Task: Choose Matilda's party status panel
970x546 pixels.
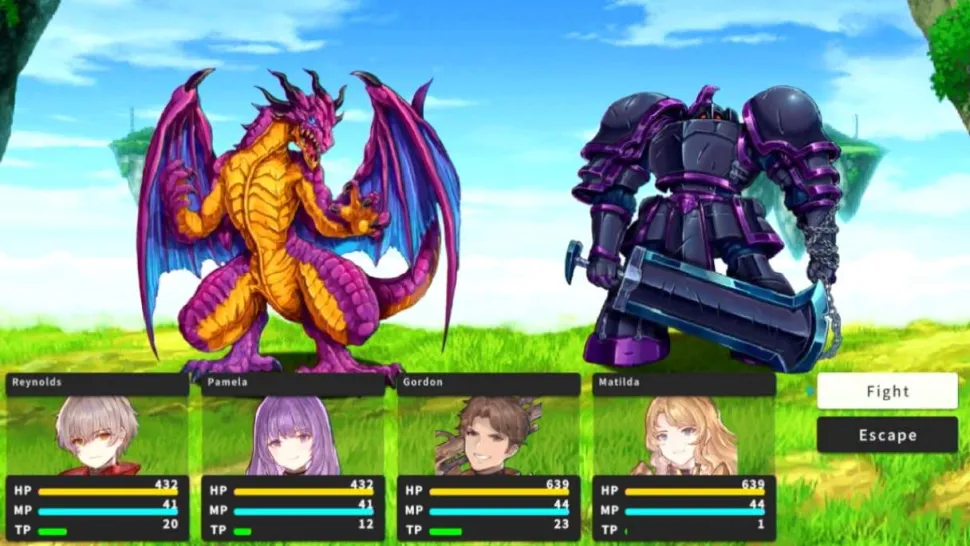Action: [684, 457]
